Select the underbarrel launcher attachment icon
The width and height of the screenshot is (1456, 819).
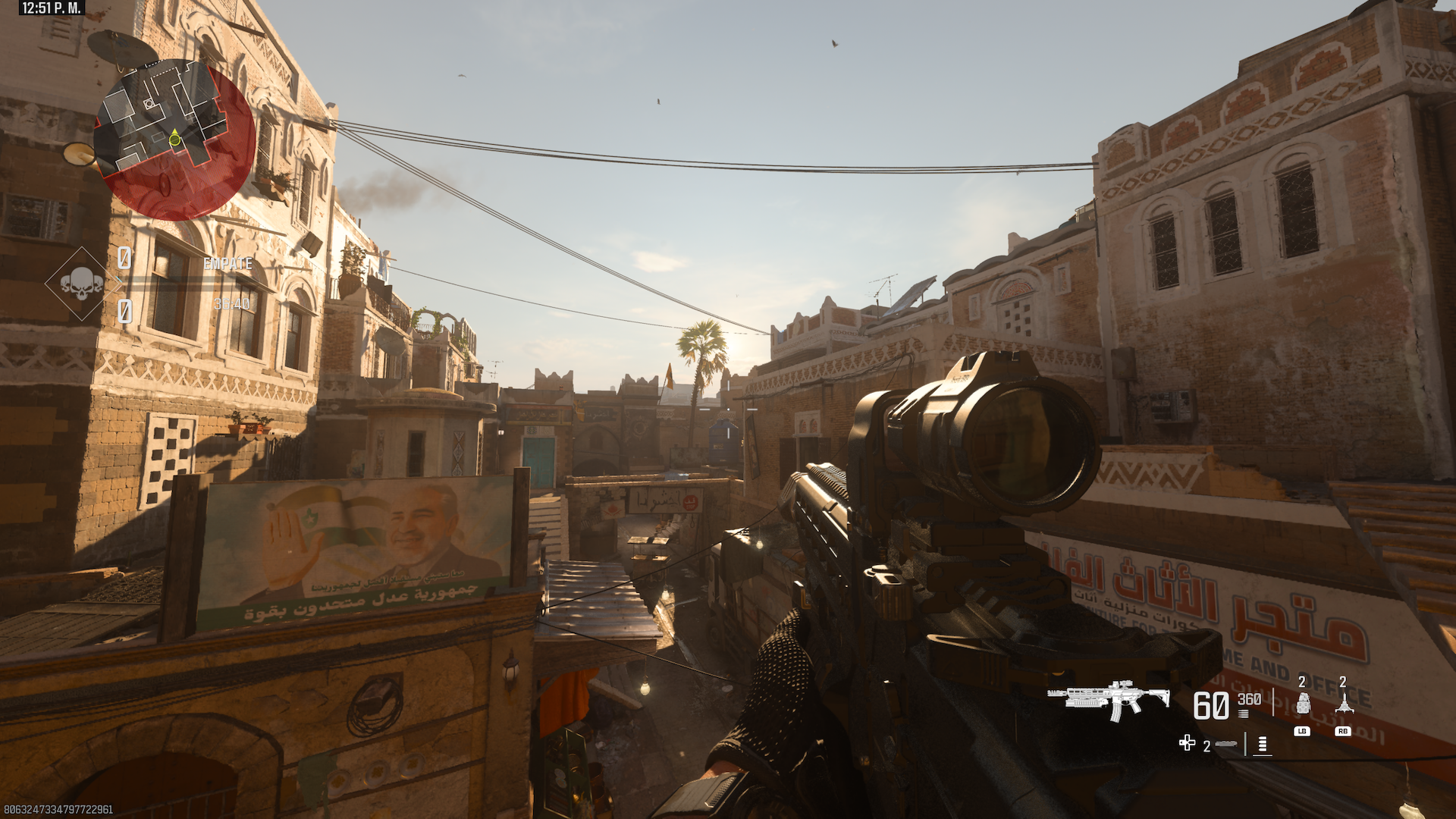1225,745
